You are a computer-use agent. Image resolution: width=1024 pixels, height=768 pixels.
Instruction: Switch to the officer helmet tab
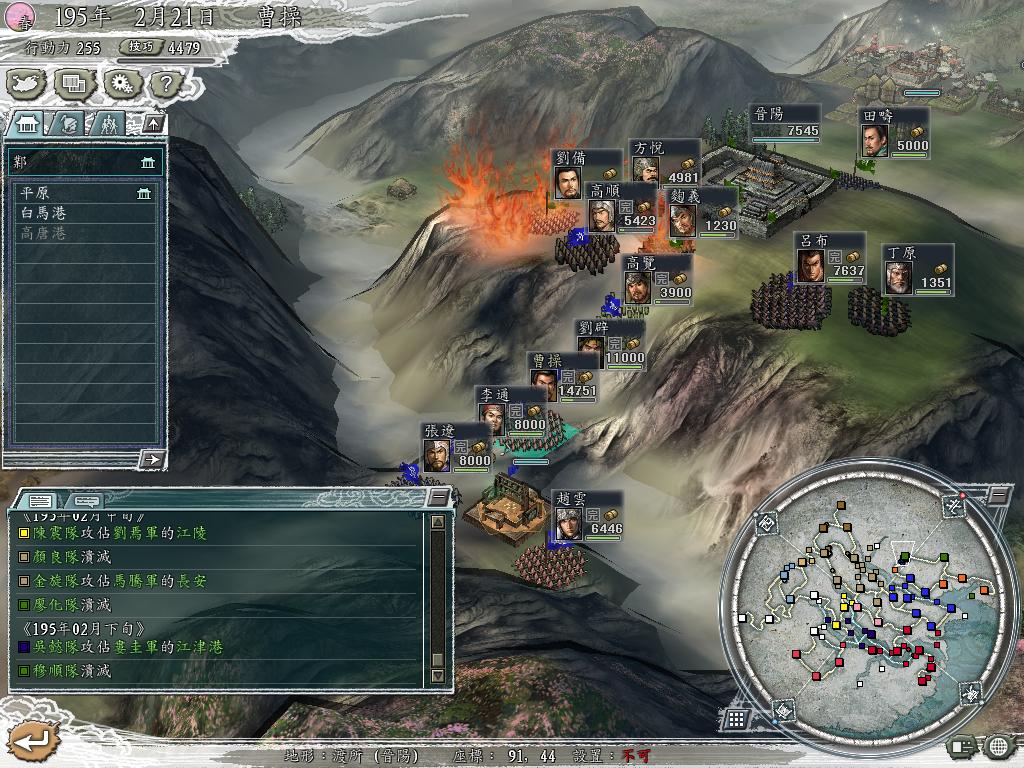click(x=70, y=124)
